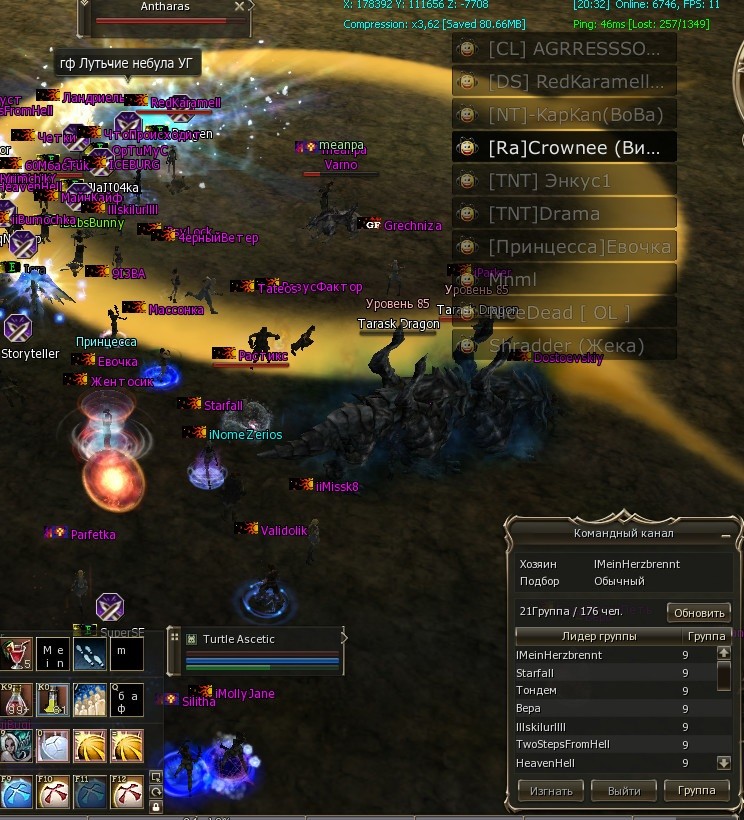Leave channel with Выйти button

coord(624,791)
